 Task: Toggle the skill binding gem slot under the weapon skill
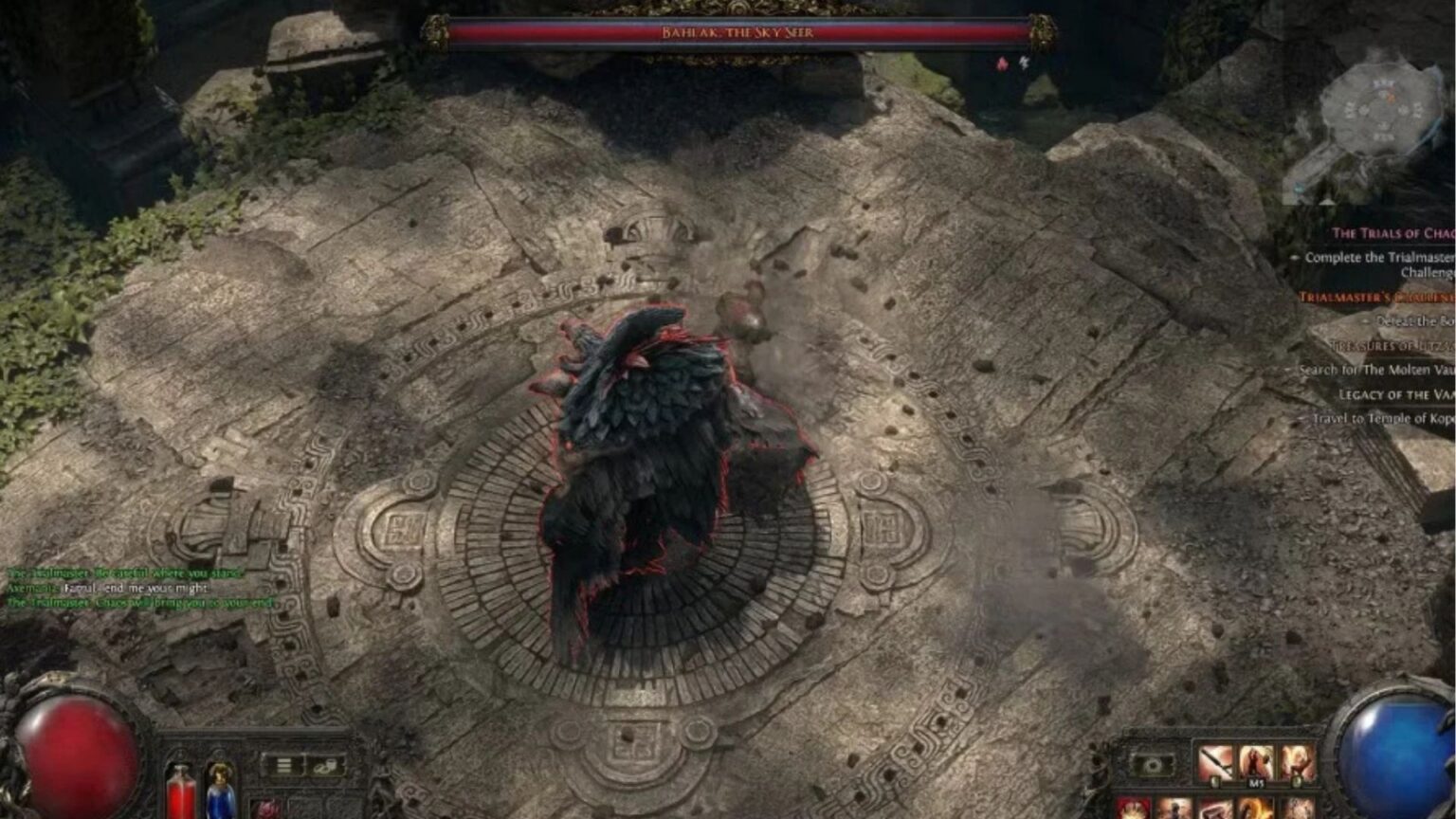[x=1216, y=780]
